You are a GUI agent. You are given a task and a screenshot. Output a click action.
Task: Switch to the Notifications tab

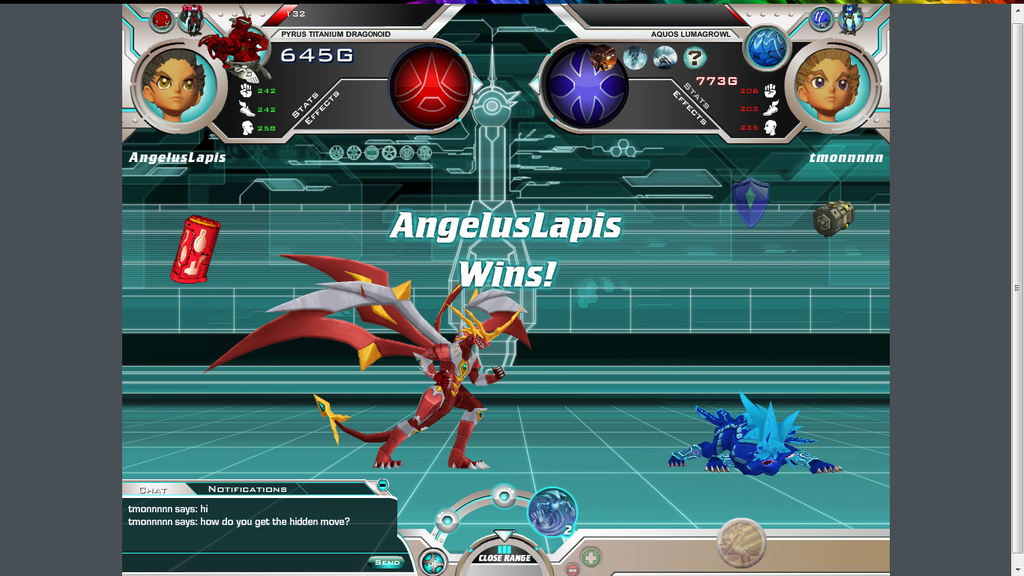pos(247,489)
